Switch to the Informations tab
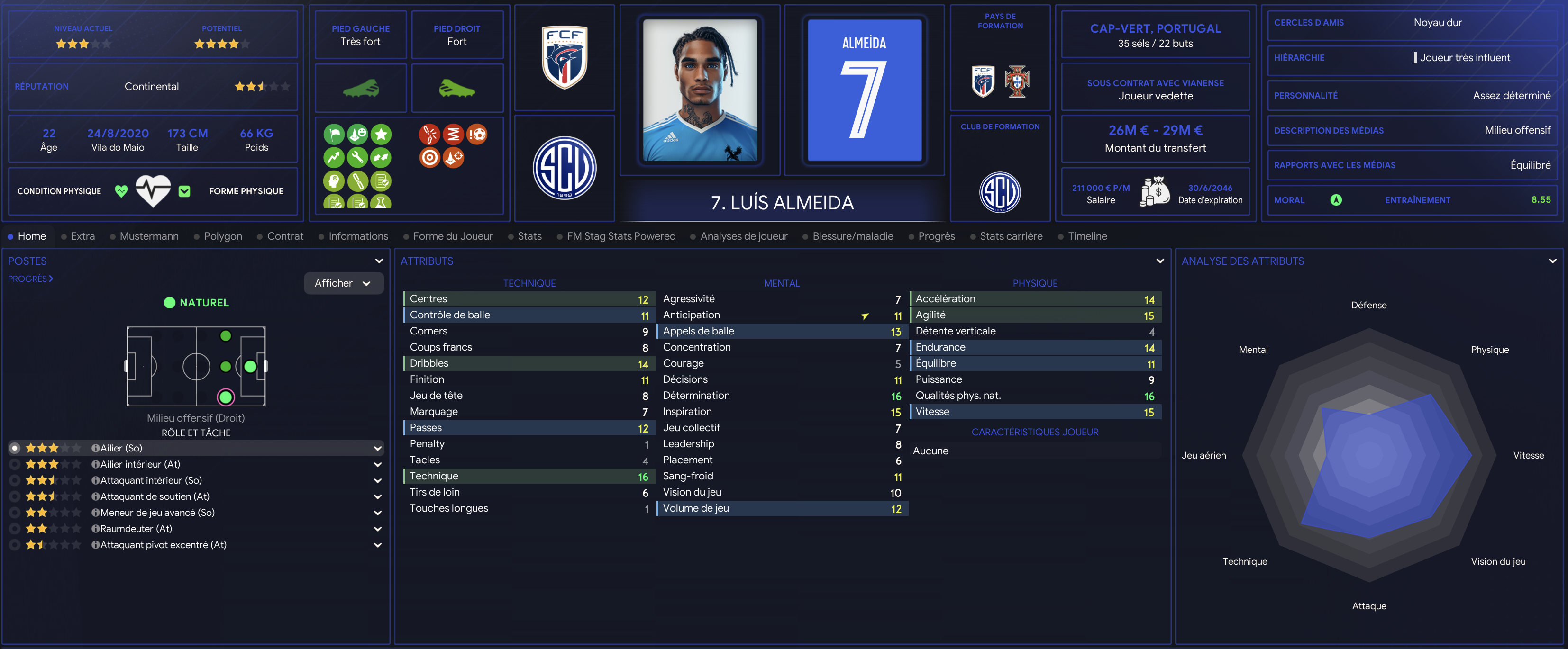1568x649 pixels. (358, 236)
